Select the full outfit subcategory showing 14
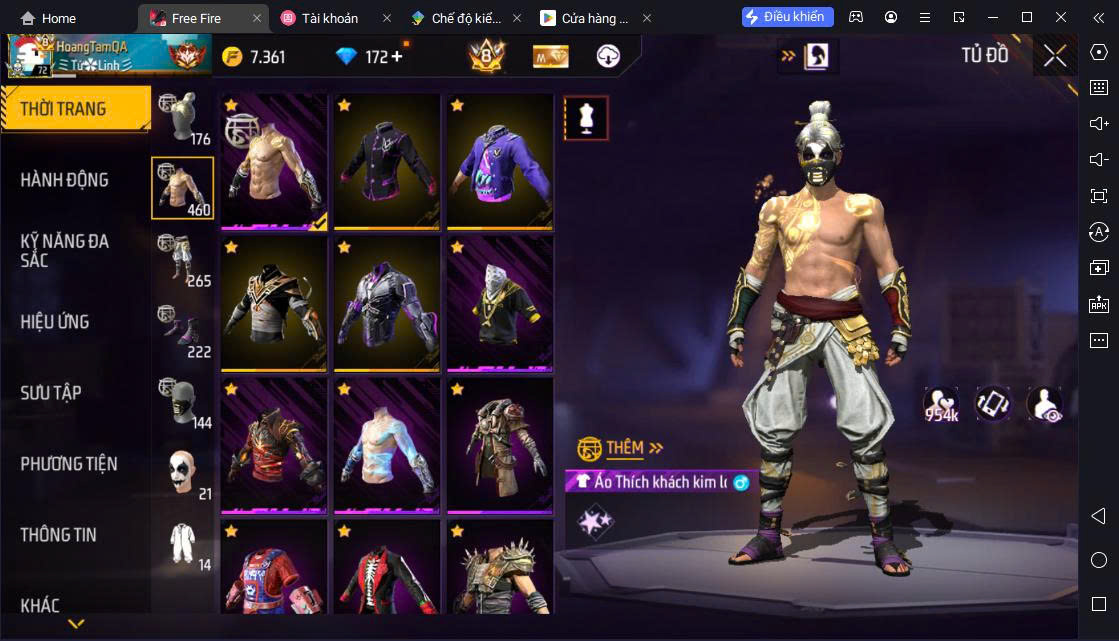Viewport: 1119px width, 641px height. [x=182, y=544]
